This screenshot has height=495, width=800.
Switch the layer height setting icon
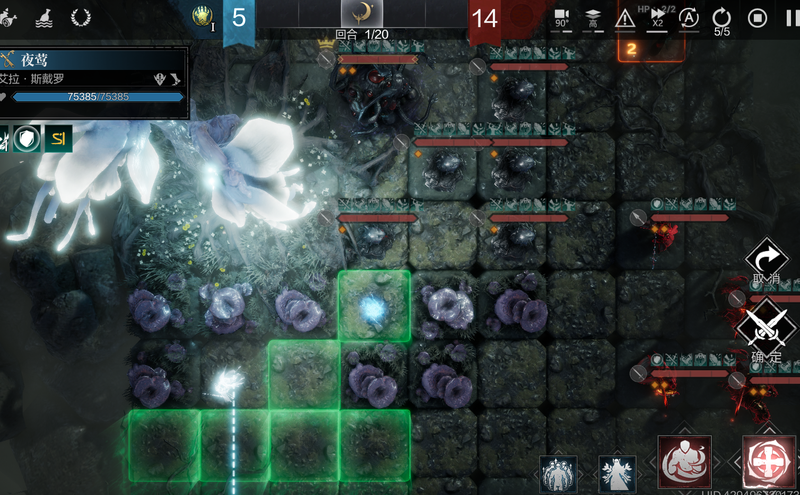(592, 17)
